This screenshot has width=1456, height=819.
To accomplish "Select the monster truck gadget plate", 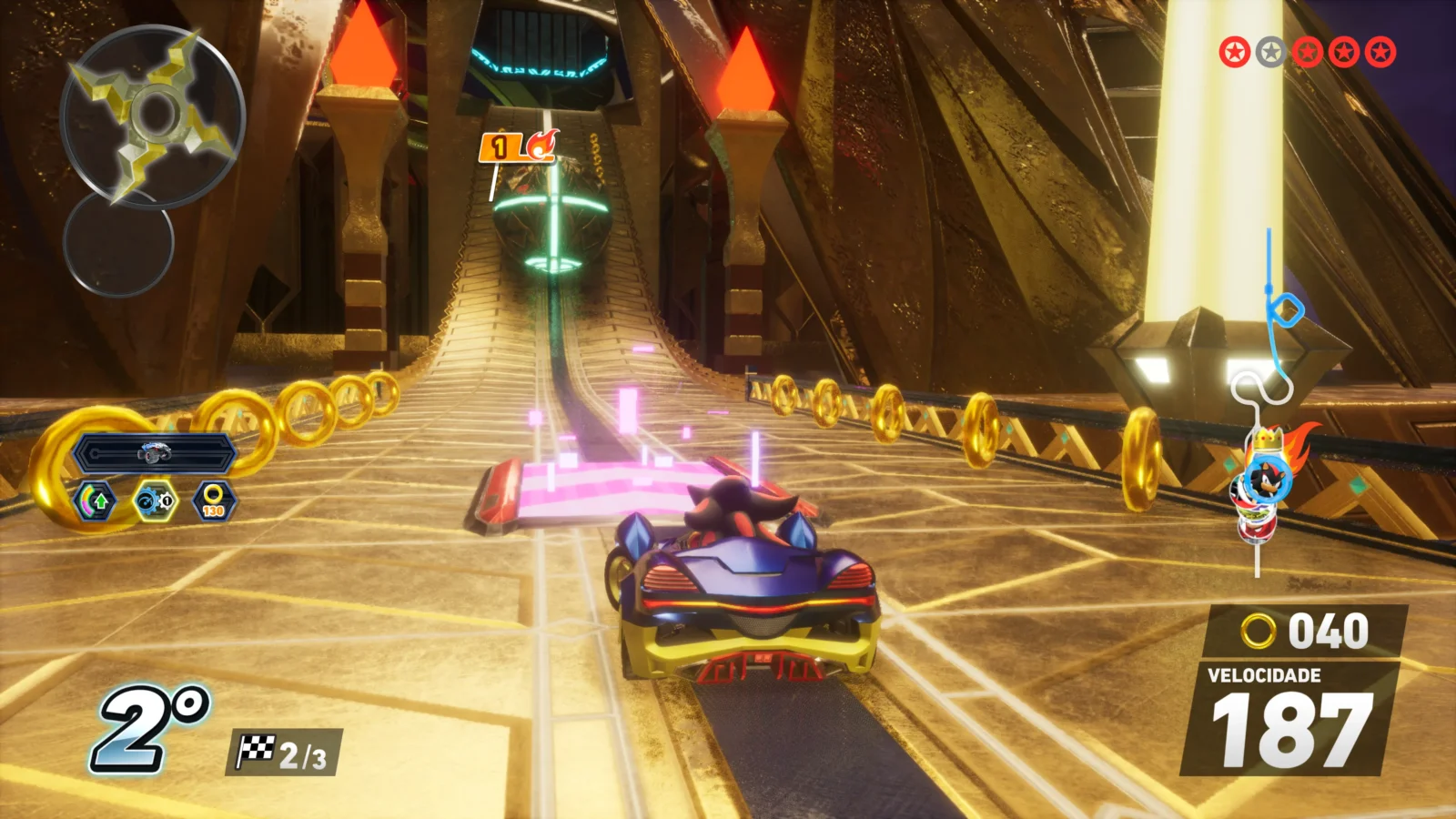I will pyautogui.click(x=155, y=452).
